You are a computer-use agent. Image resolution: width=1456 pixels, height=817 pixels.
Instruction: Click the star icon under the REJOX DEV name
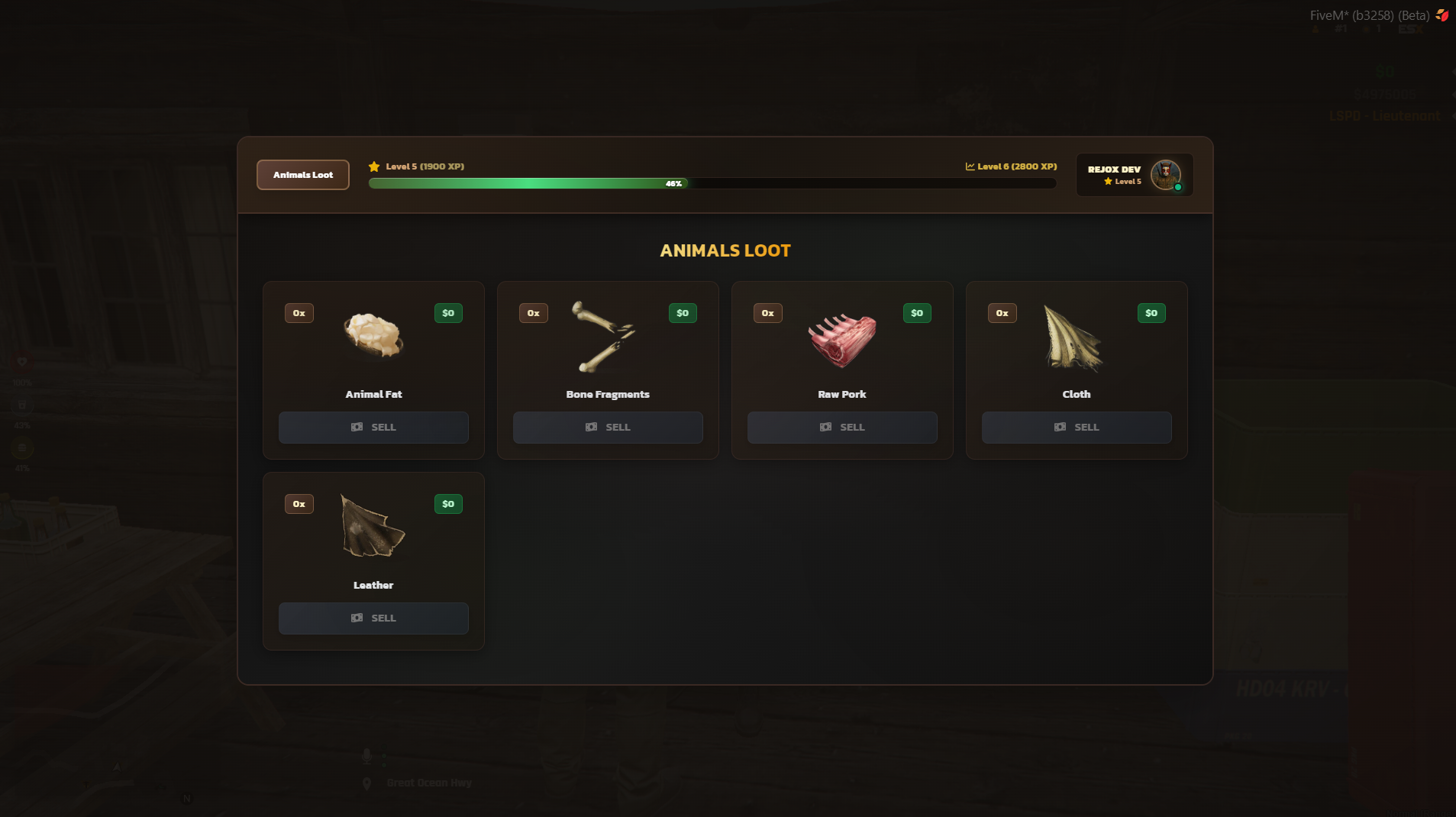click(1106, 182)
